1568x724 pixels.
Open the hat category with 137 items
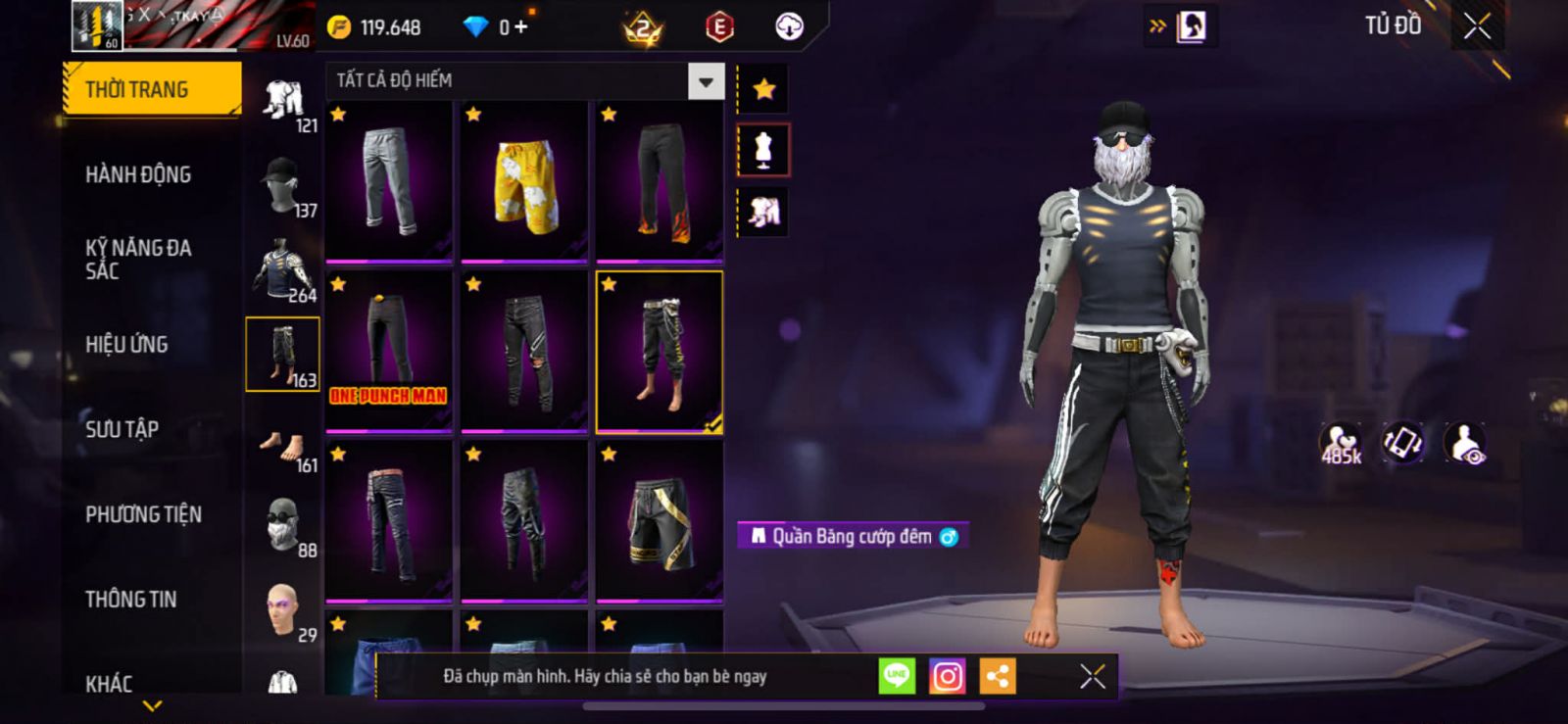click(282, 186)
